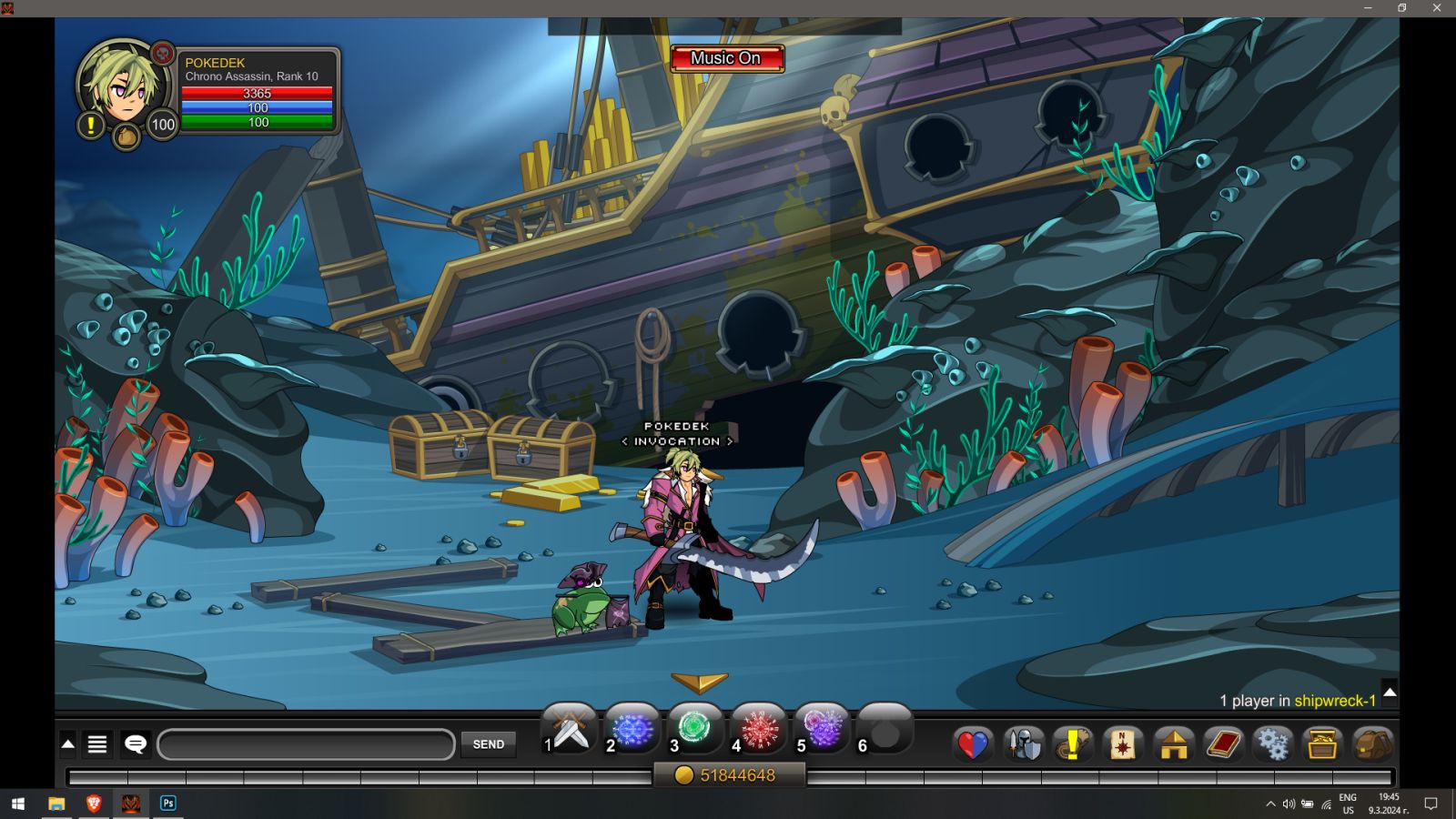Open game options with the gear icon
1456x819 pixels.
point(1272,744)
